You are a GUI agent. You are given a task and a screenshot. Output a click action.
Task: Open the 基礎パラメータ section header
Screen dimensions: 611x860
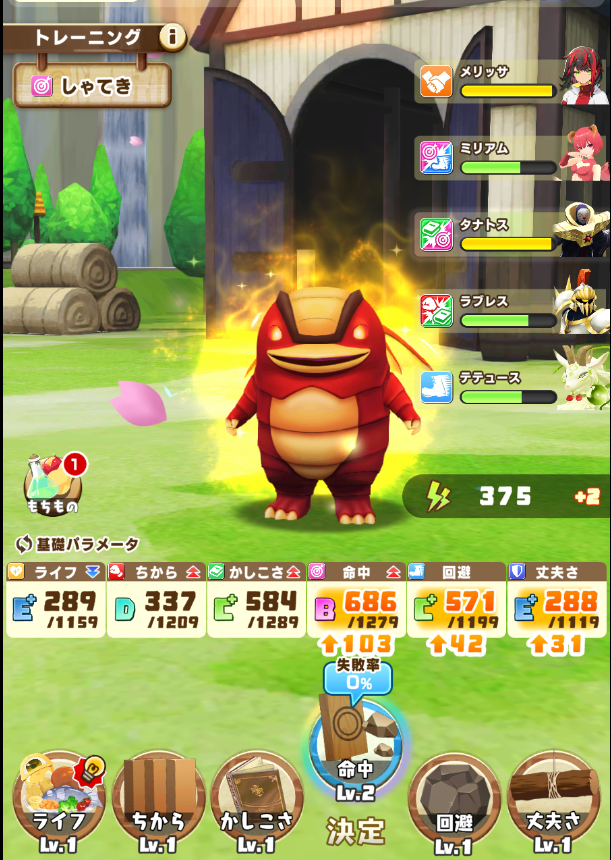78,544
